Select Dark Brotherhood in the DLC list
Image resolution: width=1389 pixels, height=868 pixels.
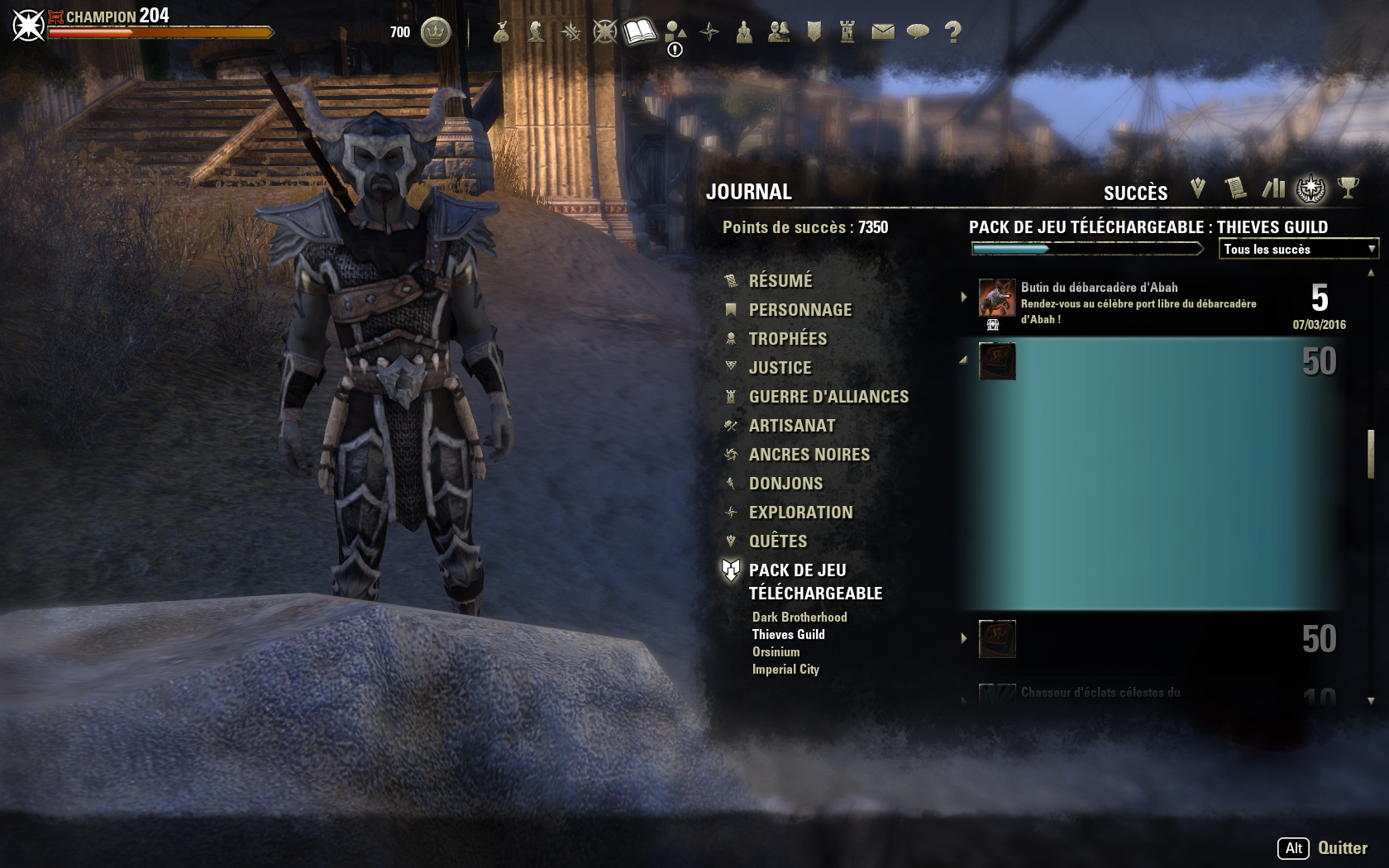tap(800, 616)
